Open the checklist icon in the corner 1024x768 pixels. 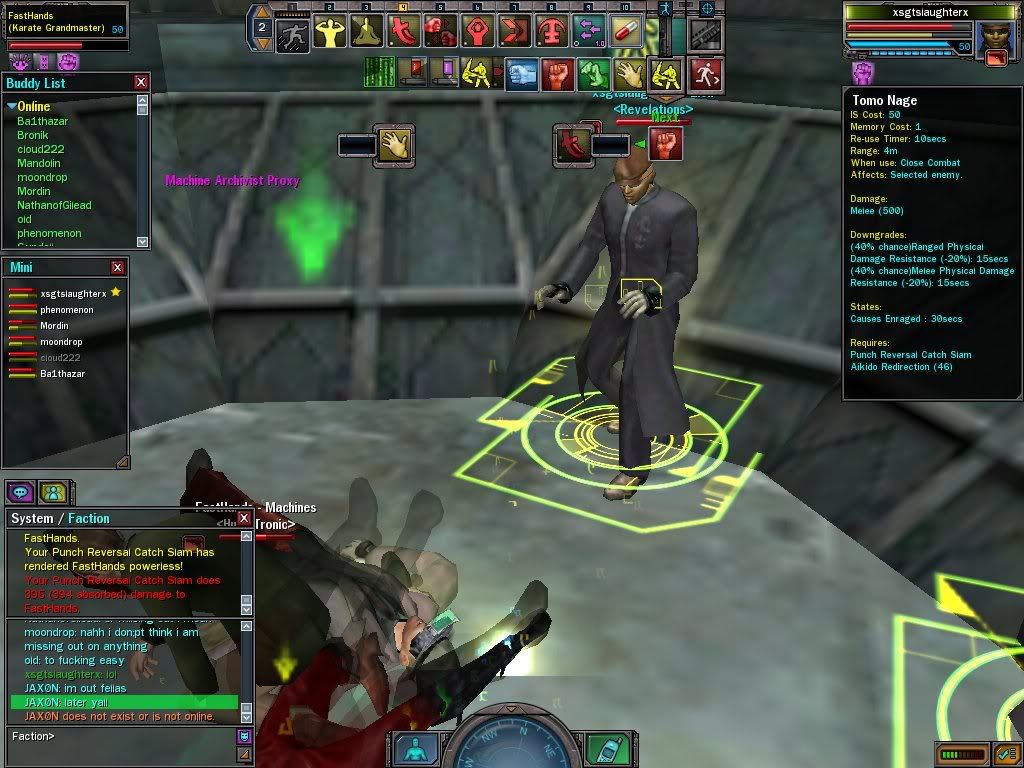pyautogui.click(x=1005, y=753)
